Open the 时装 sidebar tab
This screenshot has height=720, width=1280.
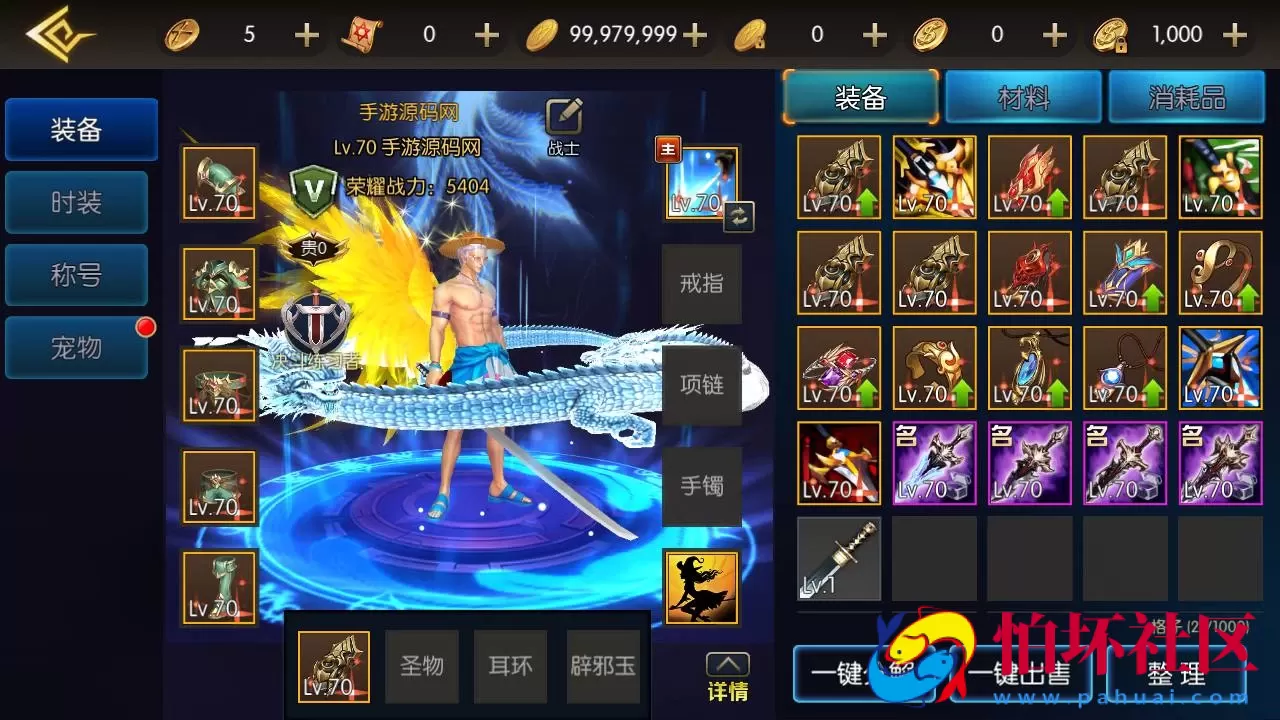tap(76, 202)
